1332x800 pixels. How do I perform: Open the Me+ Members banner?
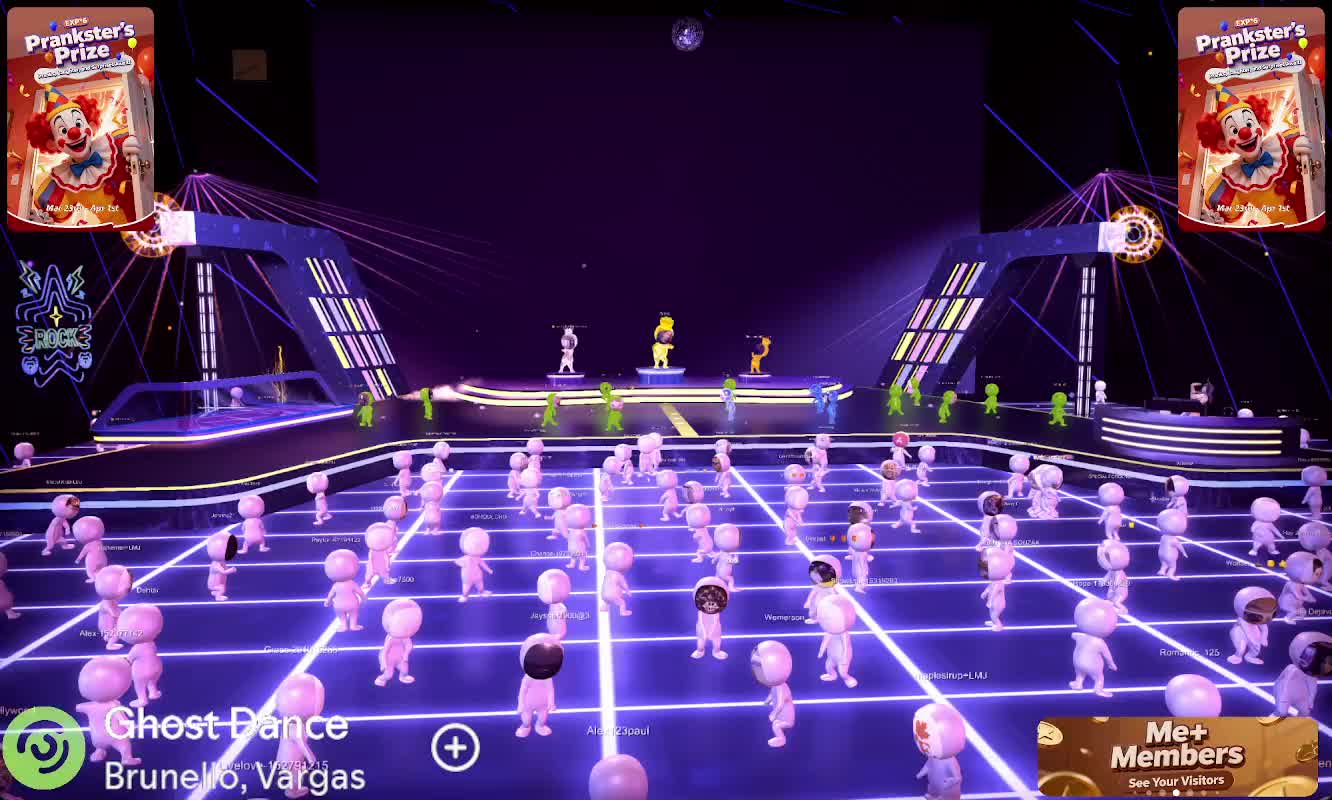click(x=1176, y=745)
